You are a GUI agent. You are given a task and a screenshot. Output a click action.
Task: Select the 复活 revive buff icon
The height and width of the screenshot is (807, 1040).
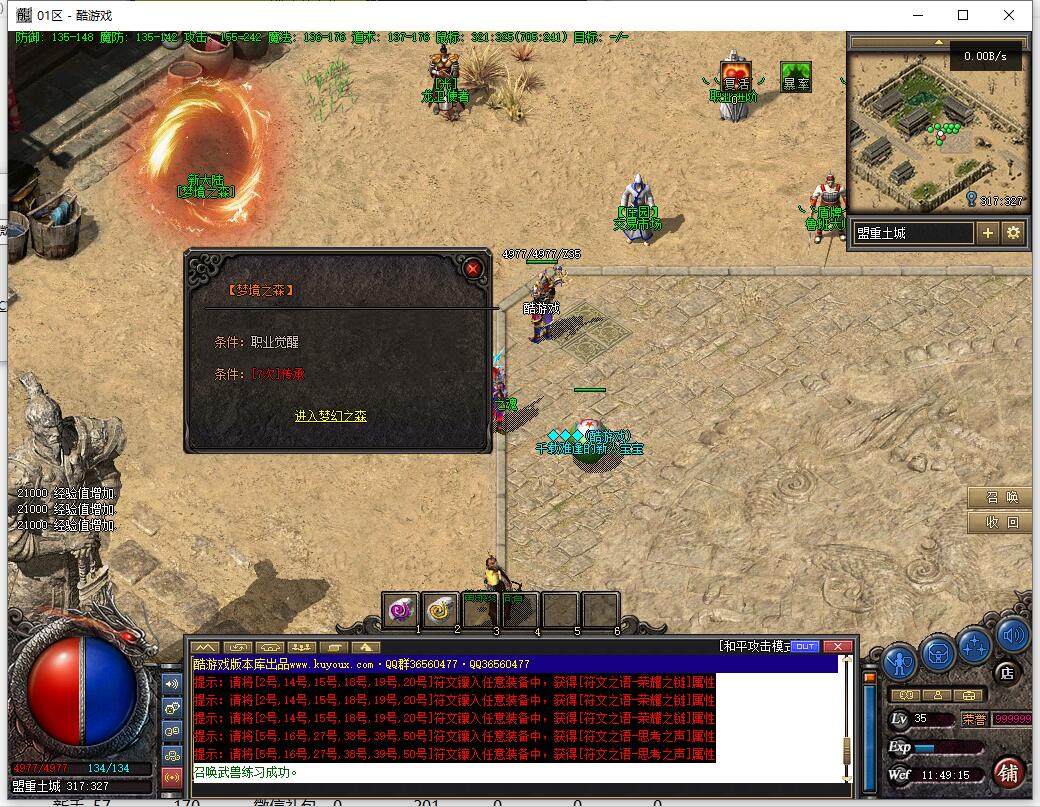pos(736,76)
